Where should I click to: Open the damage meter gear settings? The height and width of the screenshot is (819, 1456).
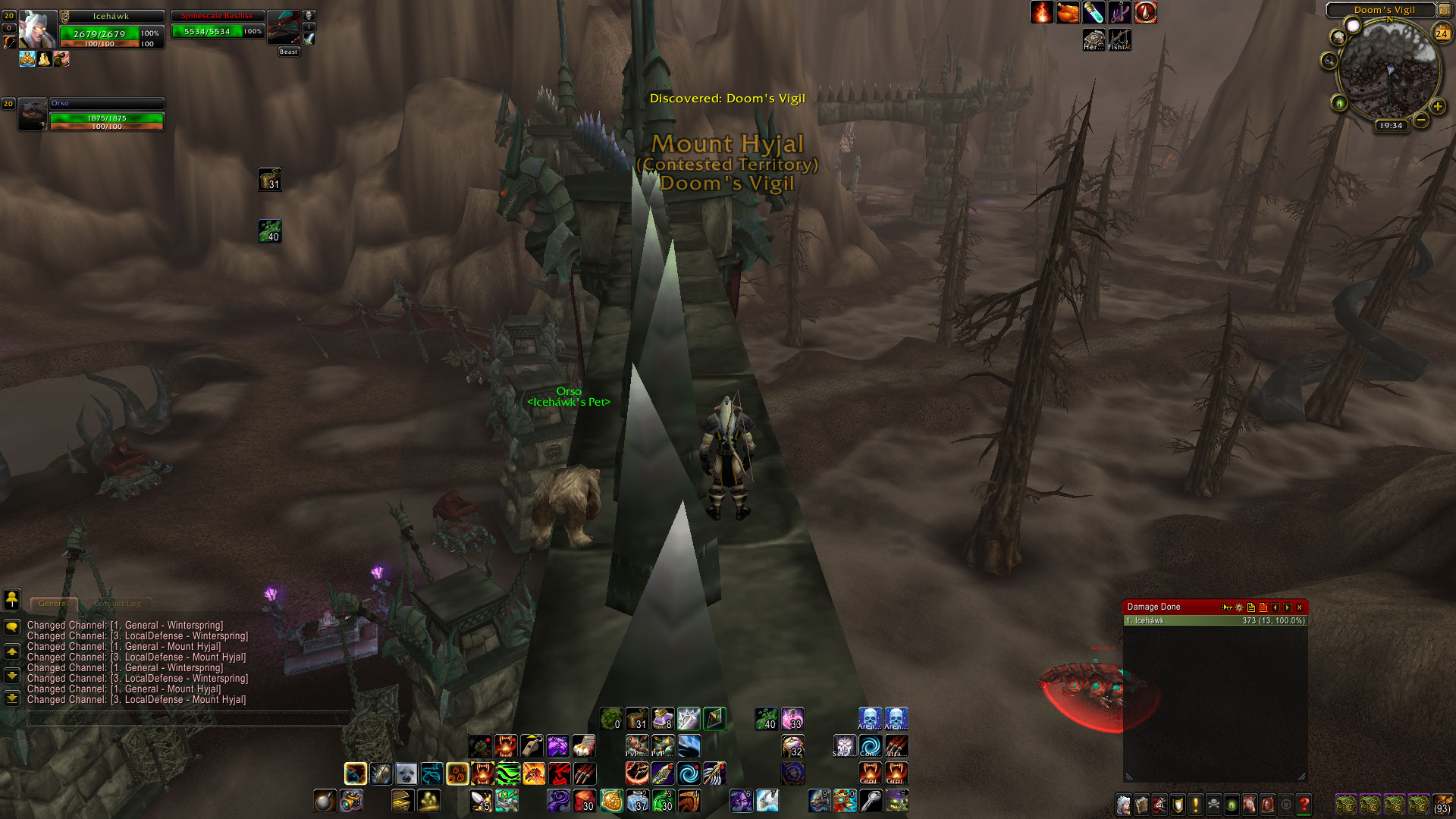click(1239, 607)
